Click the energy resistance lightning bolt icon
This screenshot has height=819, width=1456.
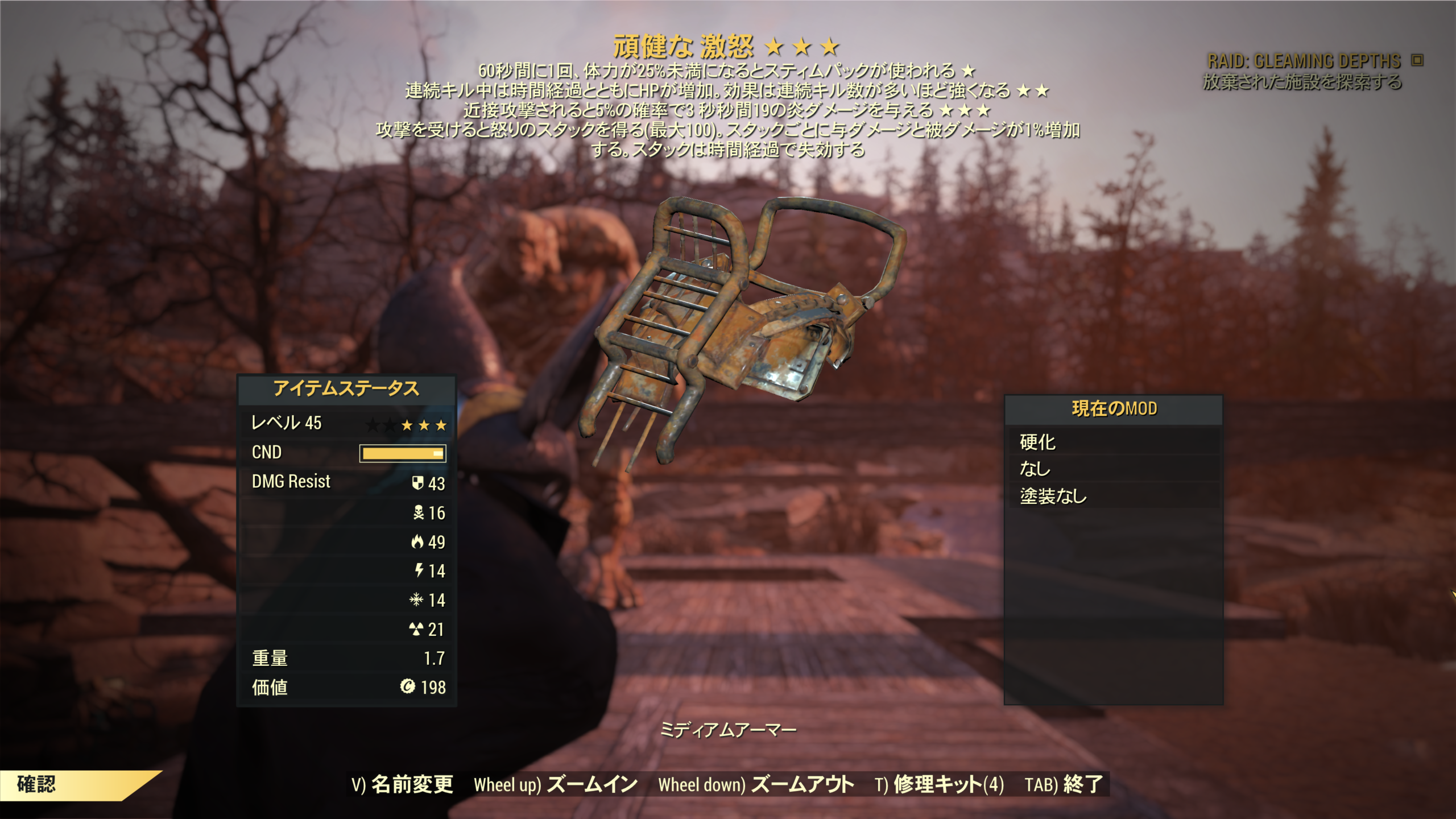pos(420,570)
